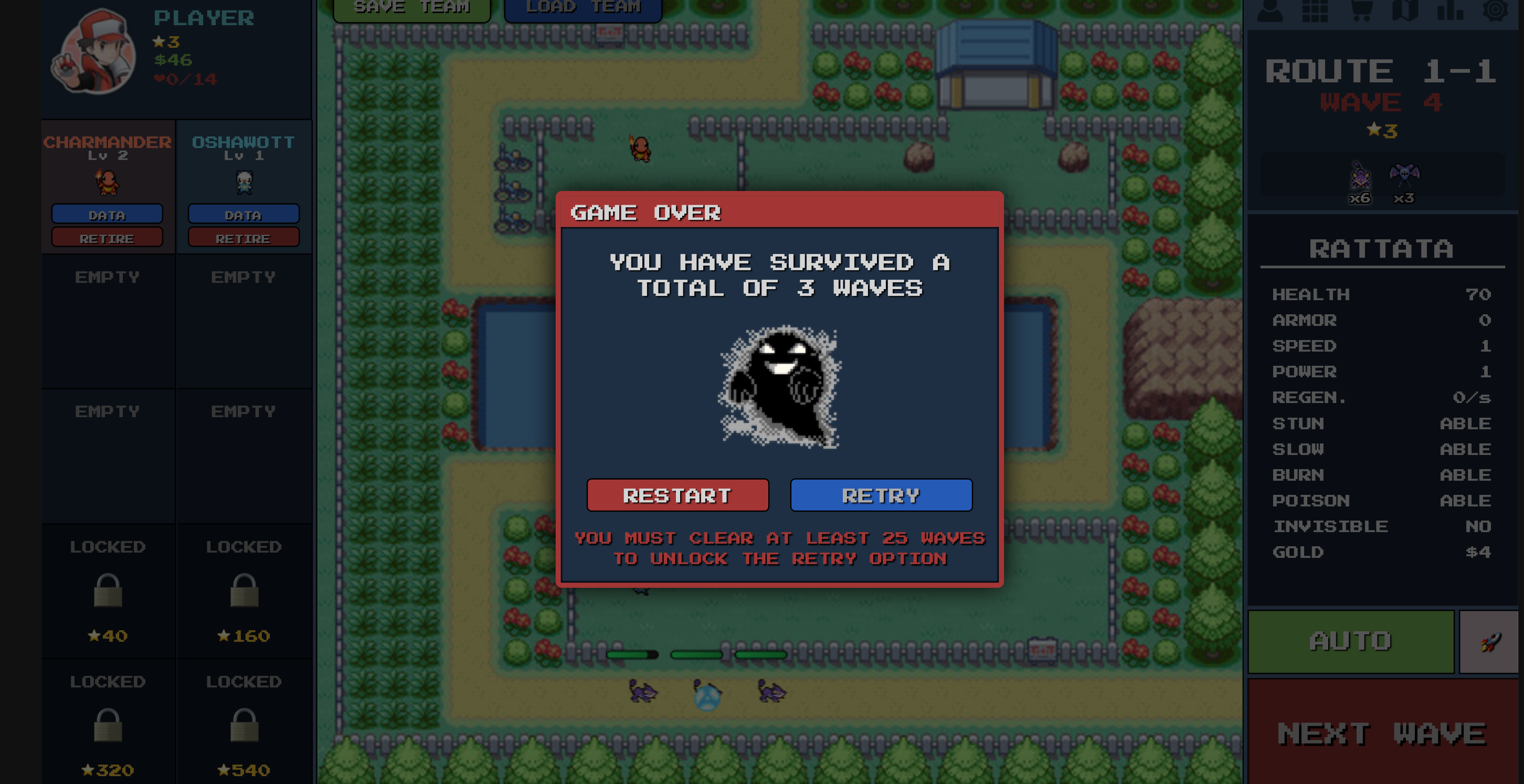Restart the game from the Game Over dialog

678,495
